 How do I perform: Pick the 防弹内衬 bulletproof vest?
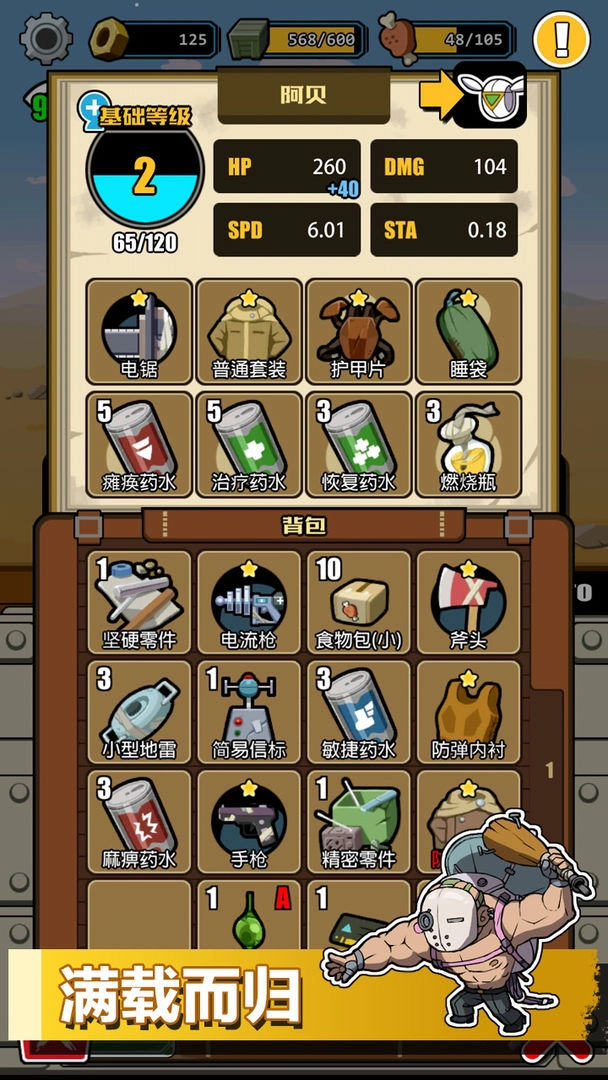tap(468, 712)
